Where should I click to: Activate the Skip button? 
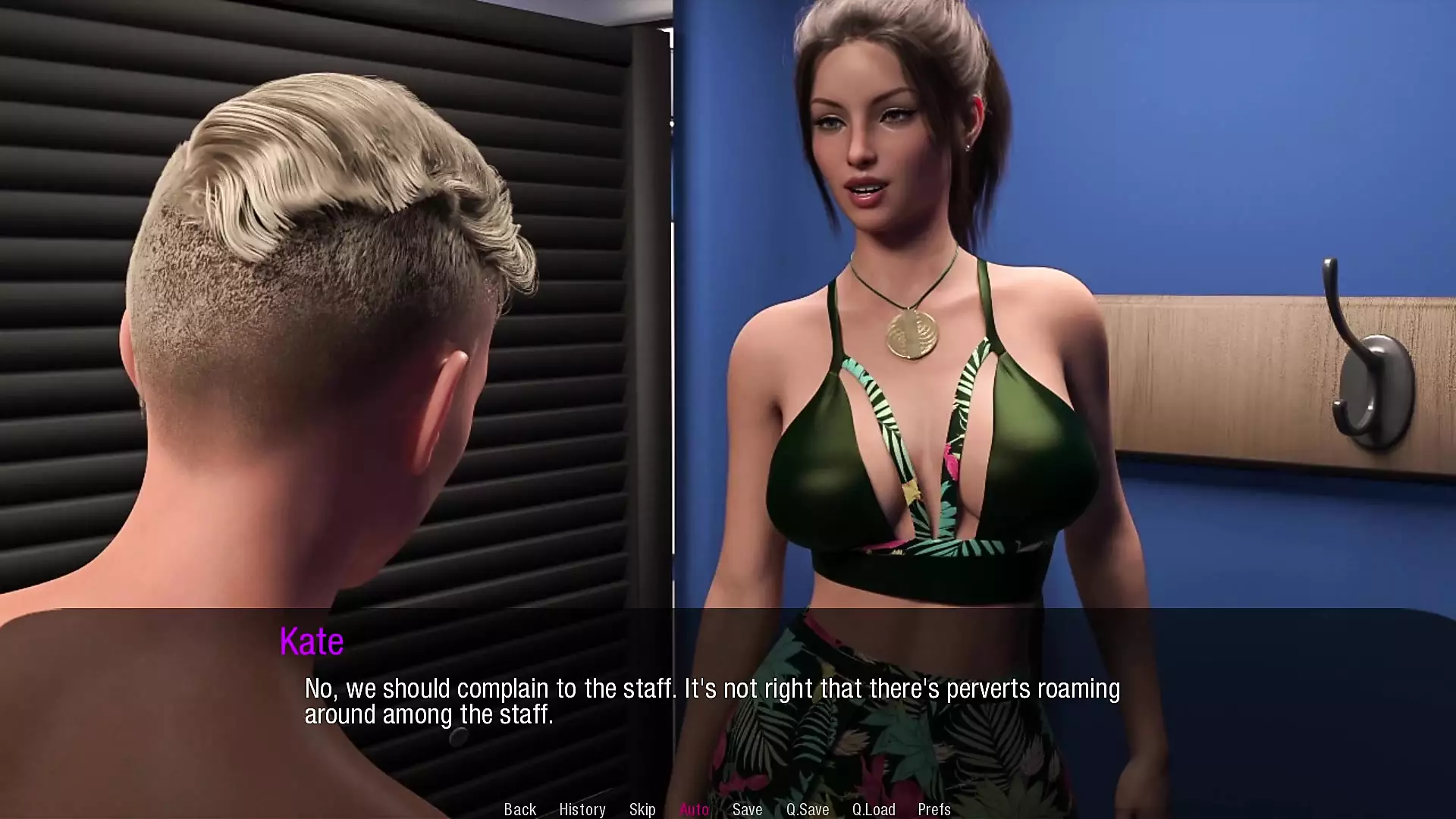[x=642, y=809]
